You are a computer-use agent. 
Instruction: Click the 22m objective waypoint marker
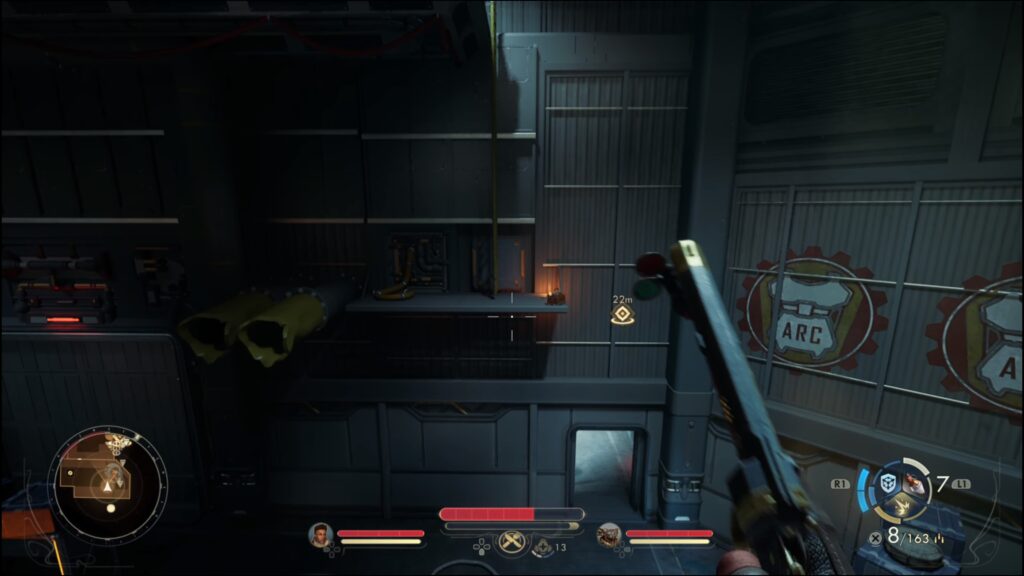pyautogui.click(x=622, y=316)
